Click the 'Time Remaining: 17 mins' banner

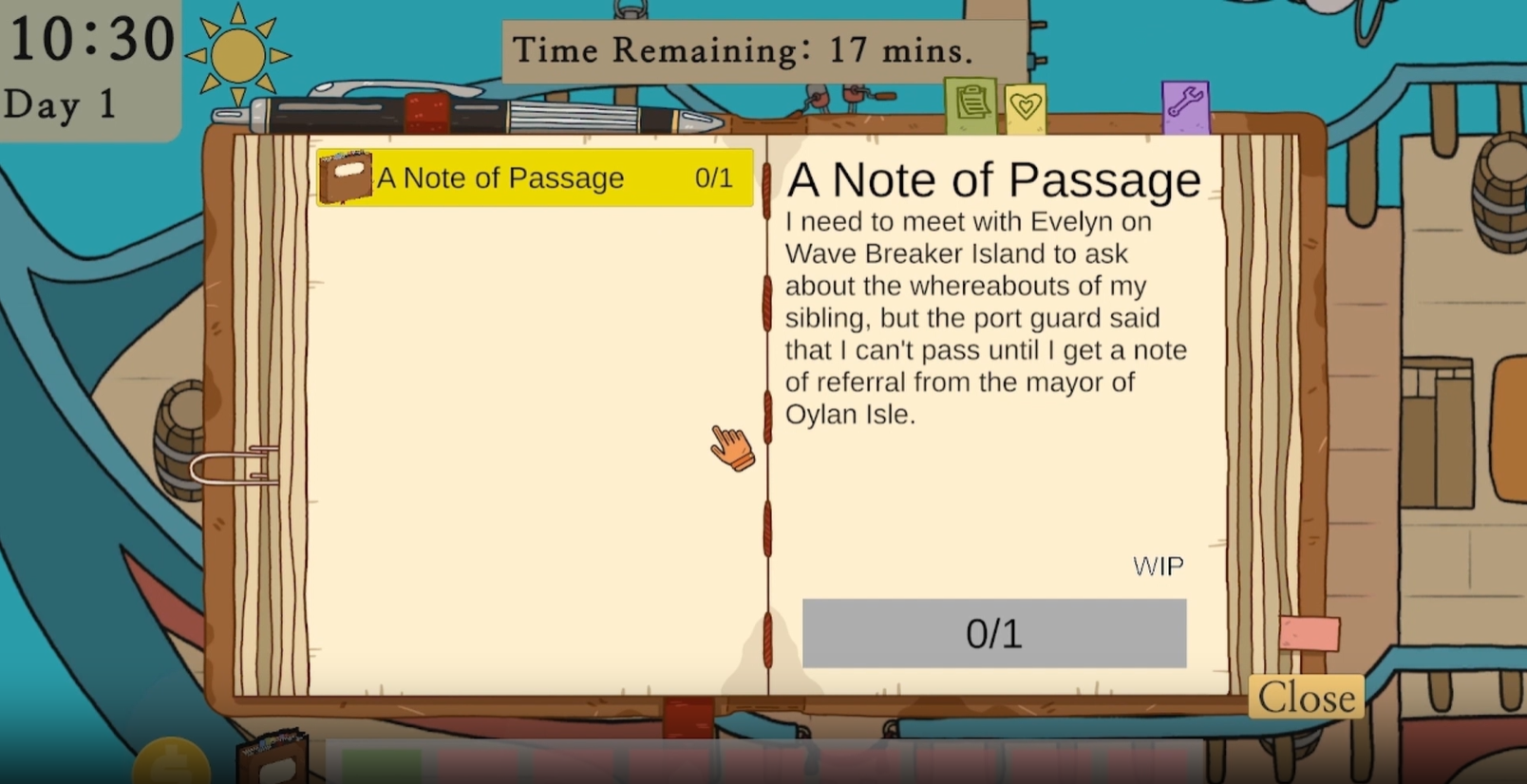coord(743,49)
